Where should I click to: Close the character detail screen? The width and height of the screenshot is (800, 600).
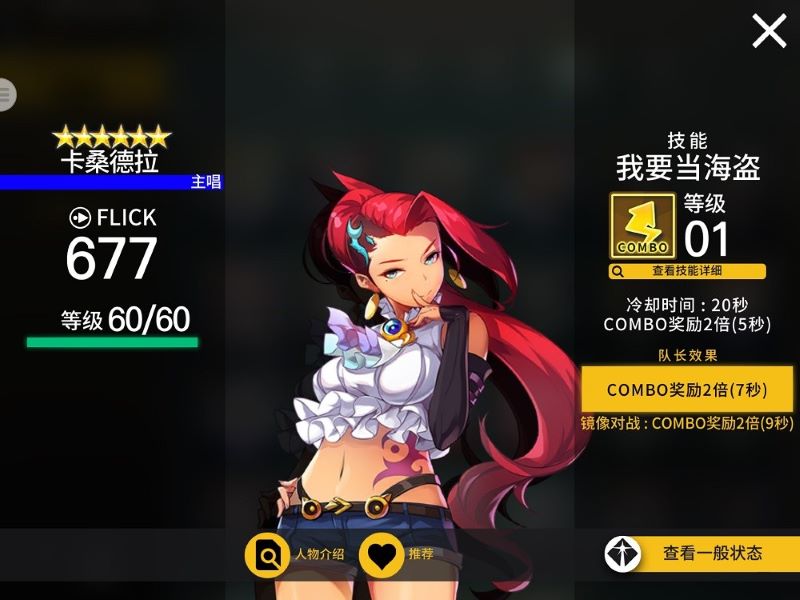tap(769, 31)
